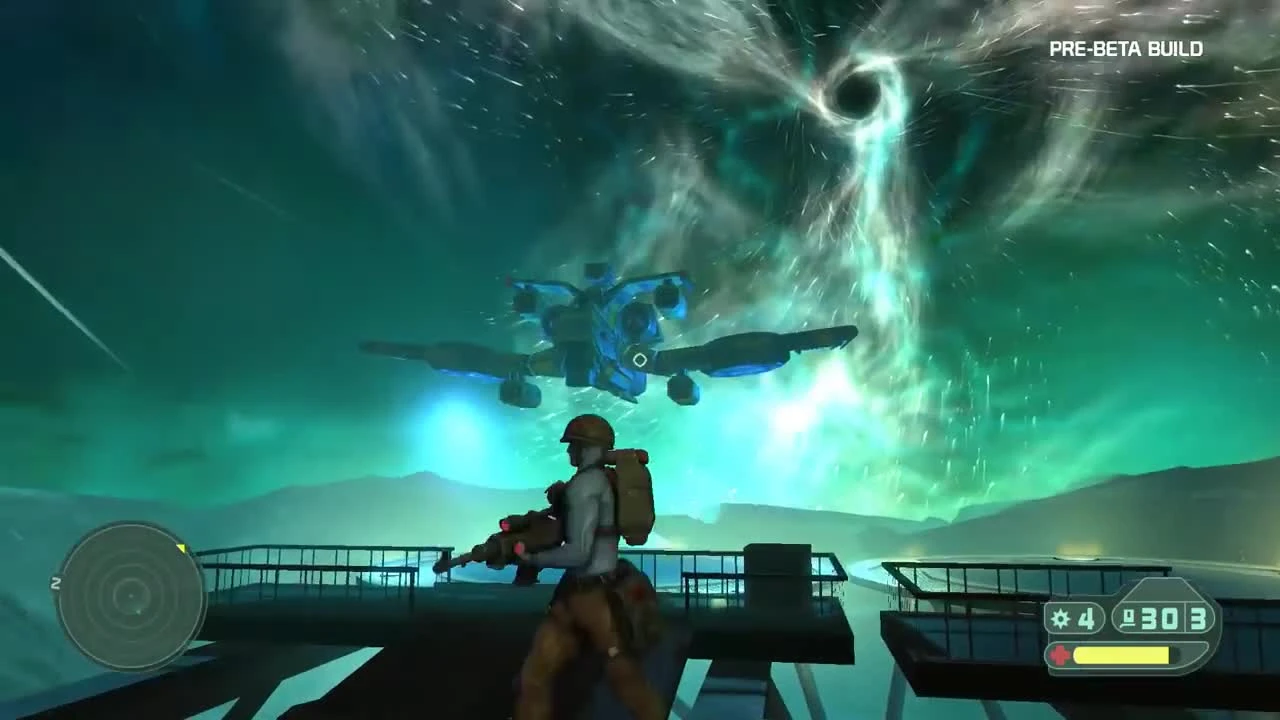Viewport: 1280px width, 720px height.
Task: Click the spiked grenade symbol on the HUD
Action: [x=1061, y=618]
